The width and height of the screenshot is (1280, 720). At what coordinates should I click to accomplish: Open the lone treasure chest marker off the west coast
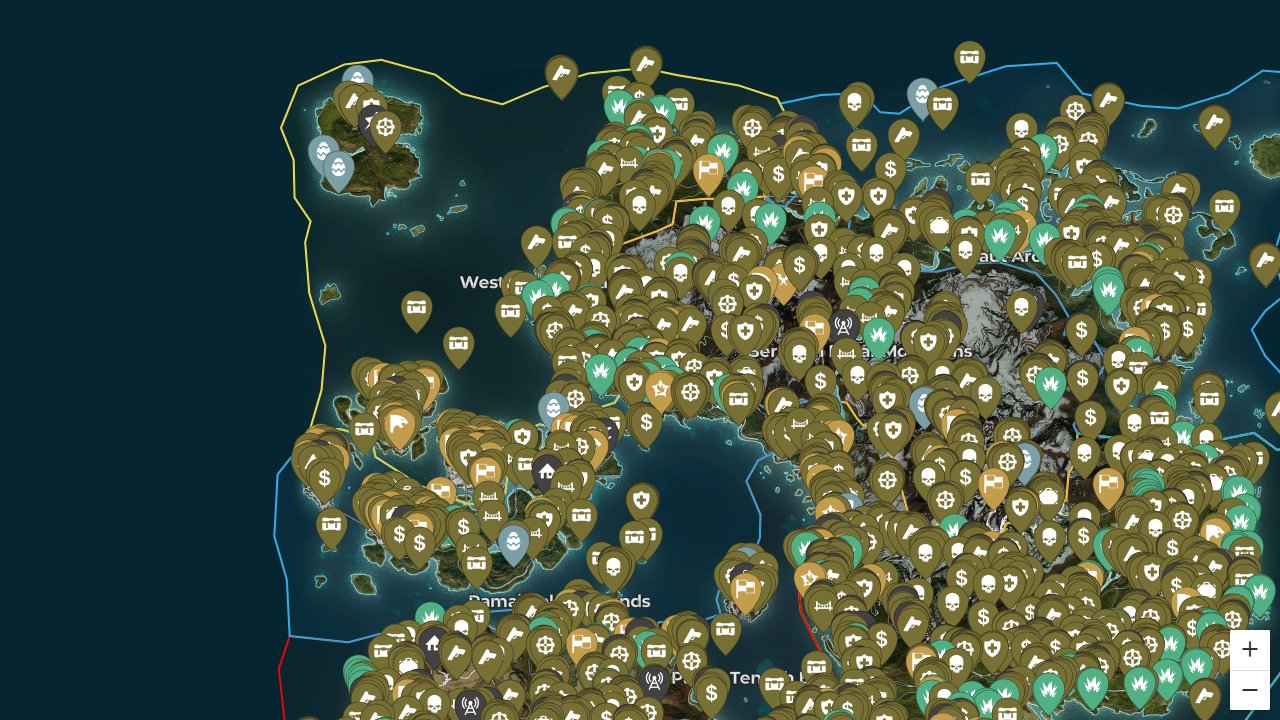[x=417, y=307]
